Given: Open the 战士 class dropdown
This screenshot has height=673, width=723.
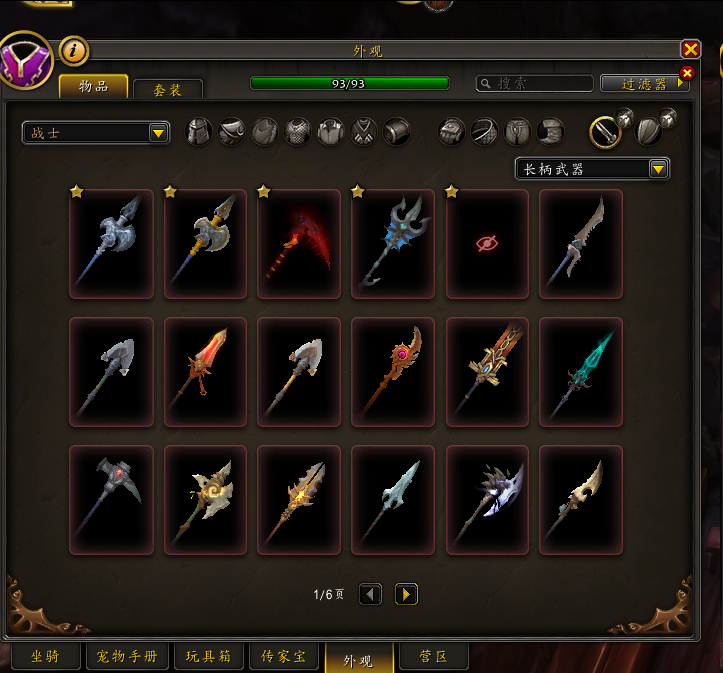Looking at the screenshot, I should pos(96,133).
